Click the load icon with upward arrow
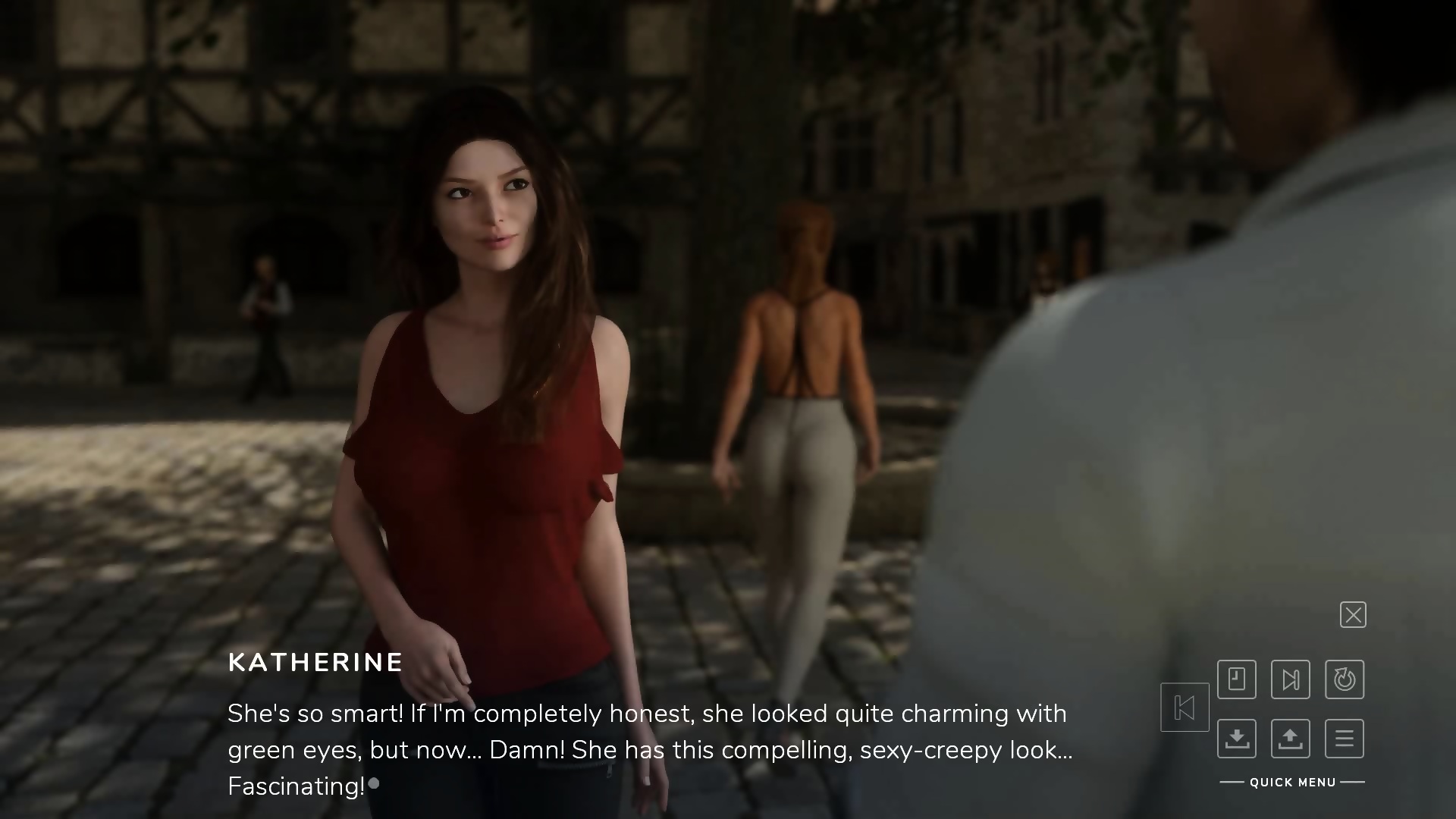The width and height of the screenshot is (1456, 819). pyautogui.click(x=1291, y=739)
